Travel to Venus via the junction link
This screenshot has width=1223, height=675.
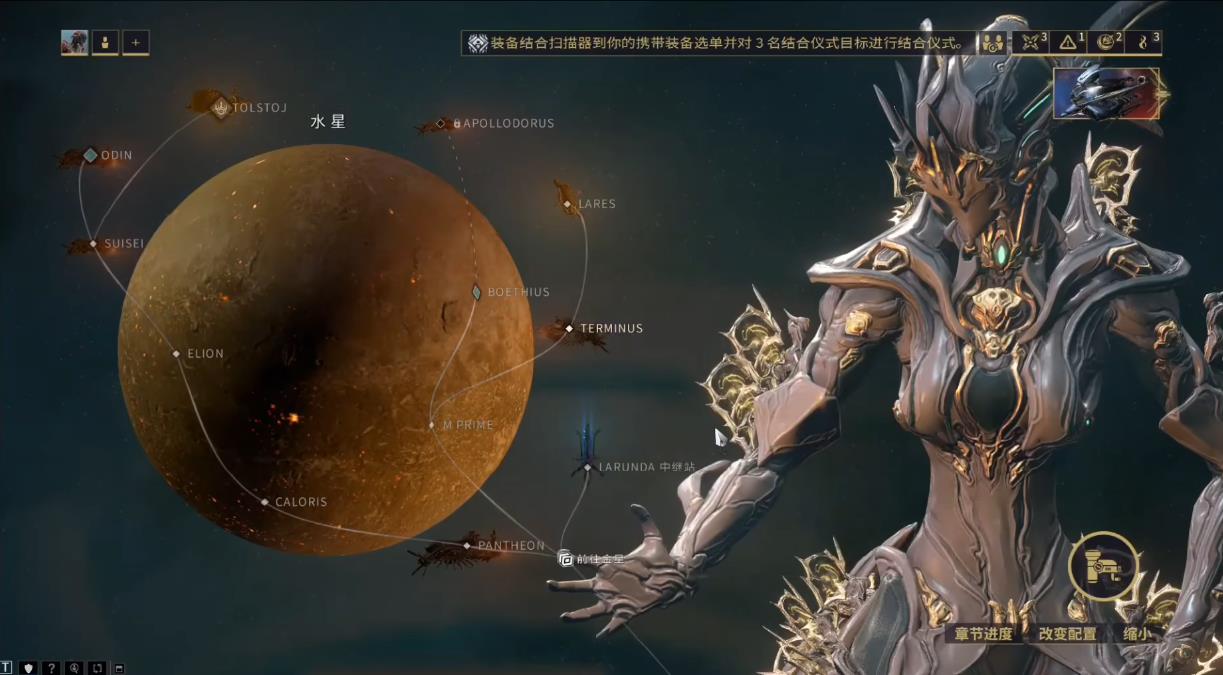[x=566, y=558]
